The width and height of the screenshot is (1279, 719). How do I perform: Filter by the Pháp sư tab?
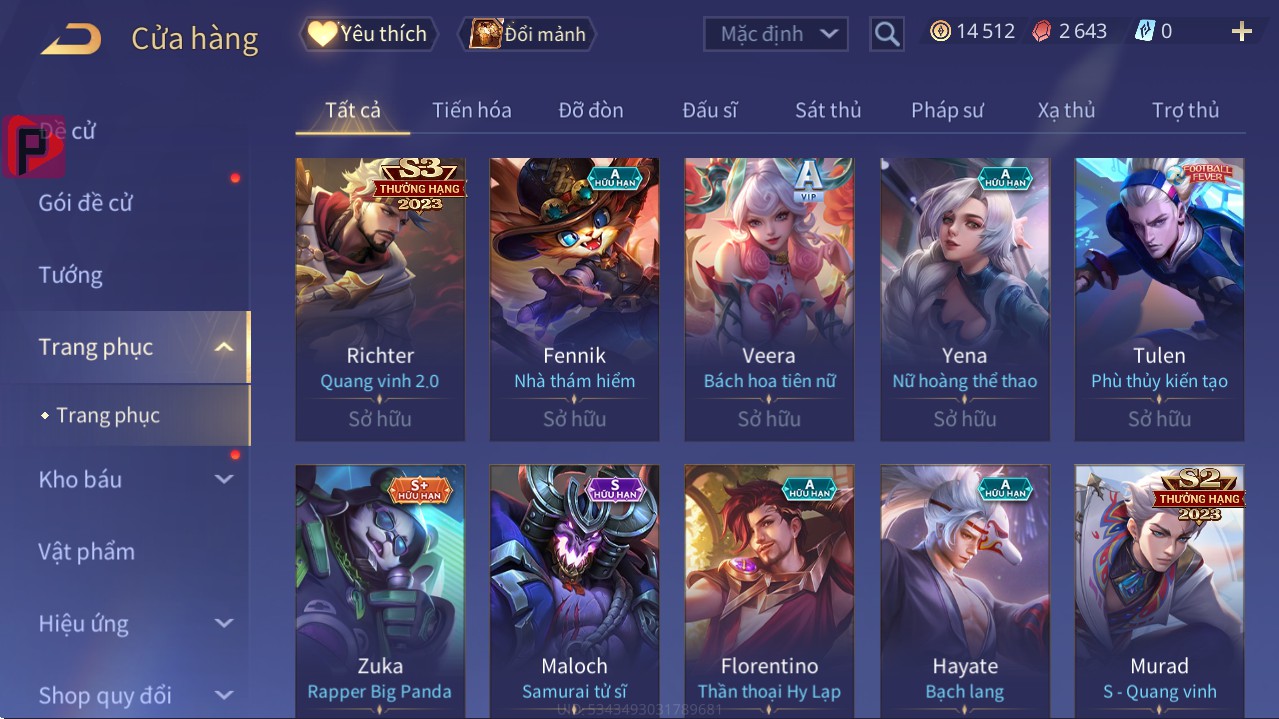(947, 110)
